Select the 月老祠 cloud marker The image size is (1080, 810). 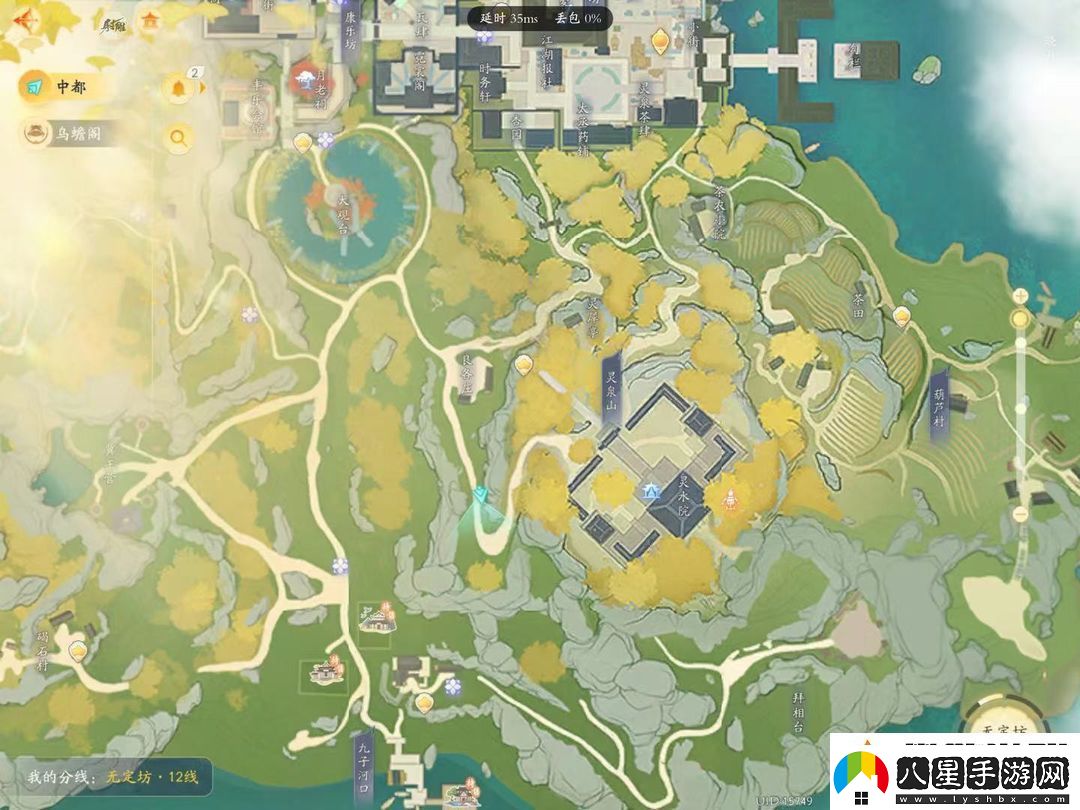(x=304, y=76)
